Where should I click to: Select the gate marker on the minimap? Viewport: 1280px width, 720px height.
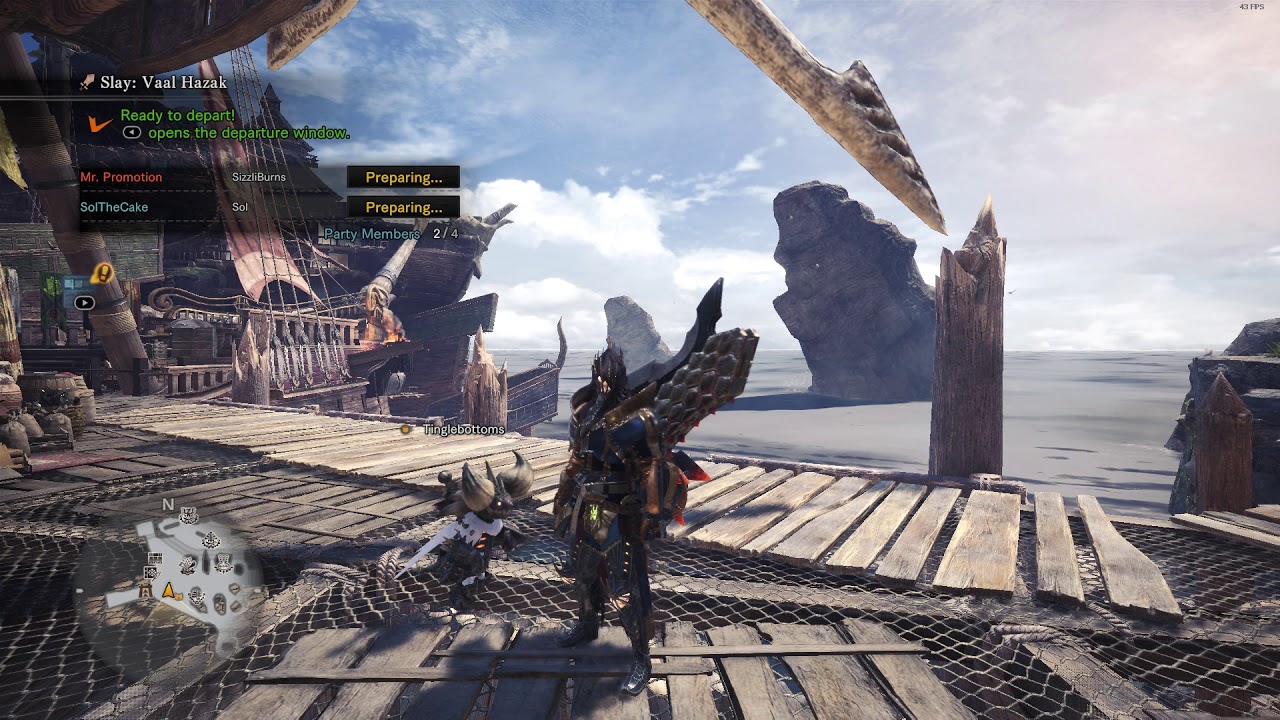[x=147, y=591]
